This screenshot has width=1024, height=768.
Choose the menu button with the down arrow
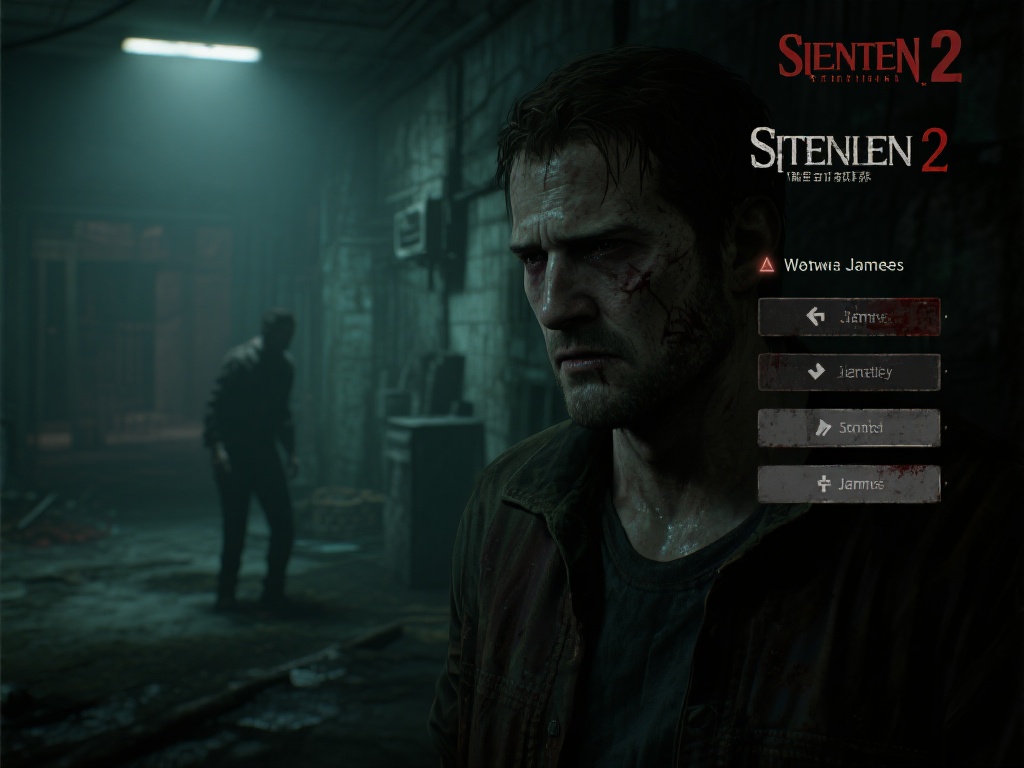849,372
